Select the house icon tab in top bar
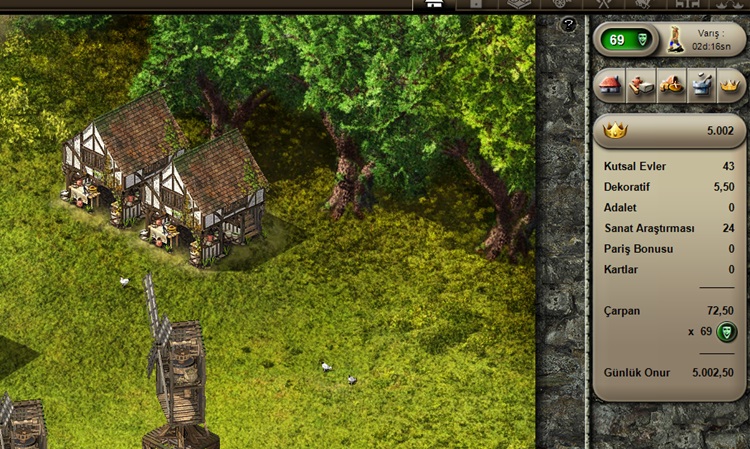750x449 pixels. (433, 4)
